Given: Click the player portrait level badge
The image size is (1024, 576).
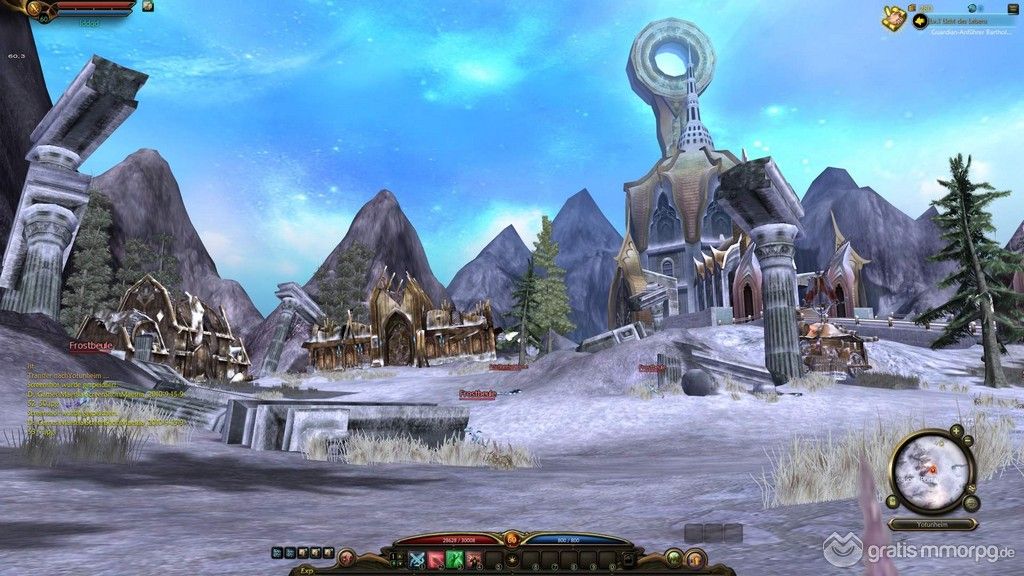Looking at the screenshot, I should 43,17.
